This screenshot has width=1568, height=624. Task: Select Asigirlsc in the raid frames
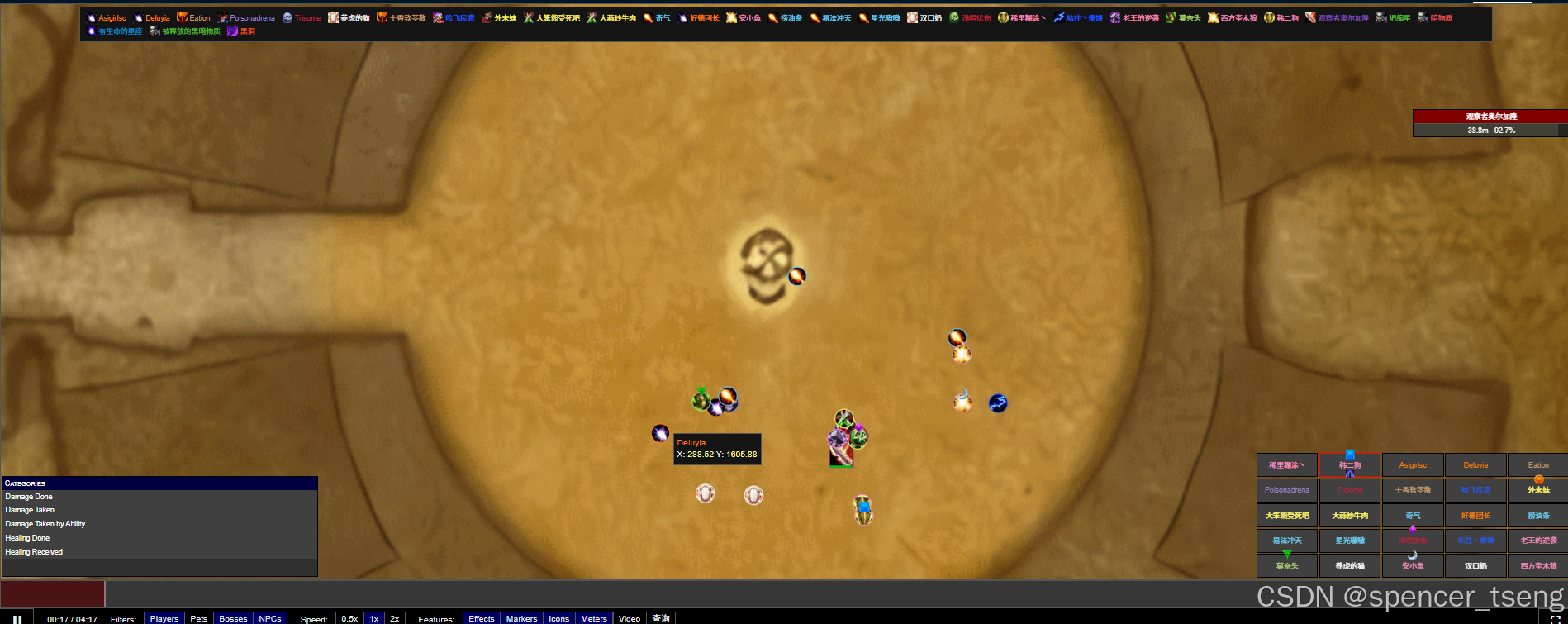click(x=1413, y=465)
